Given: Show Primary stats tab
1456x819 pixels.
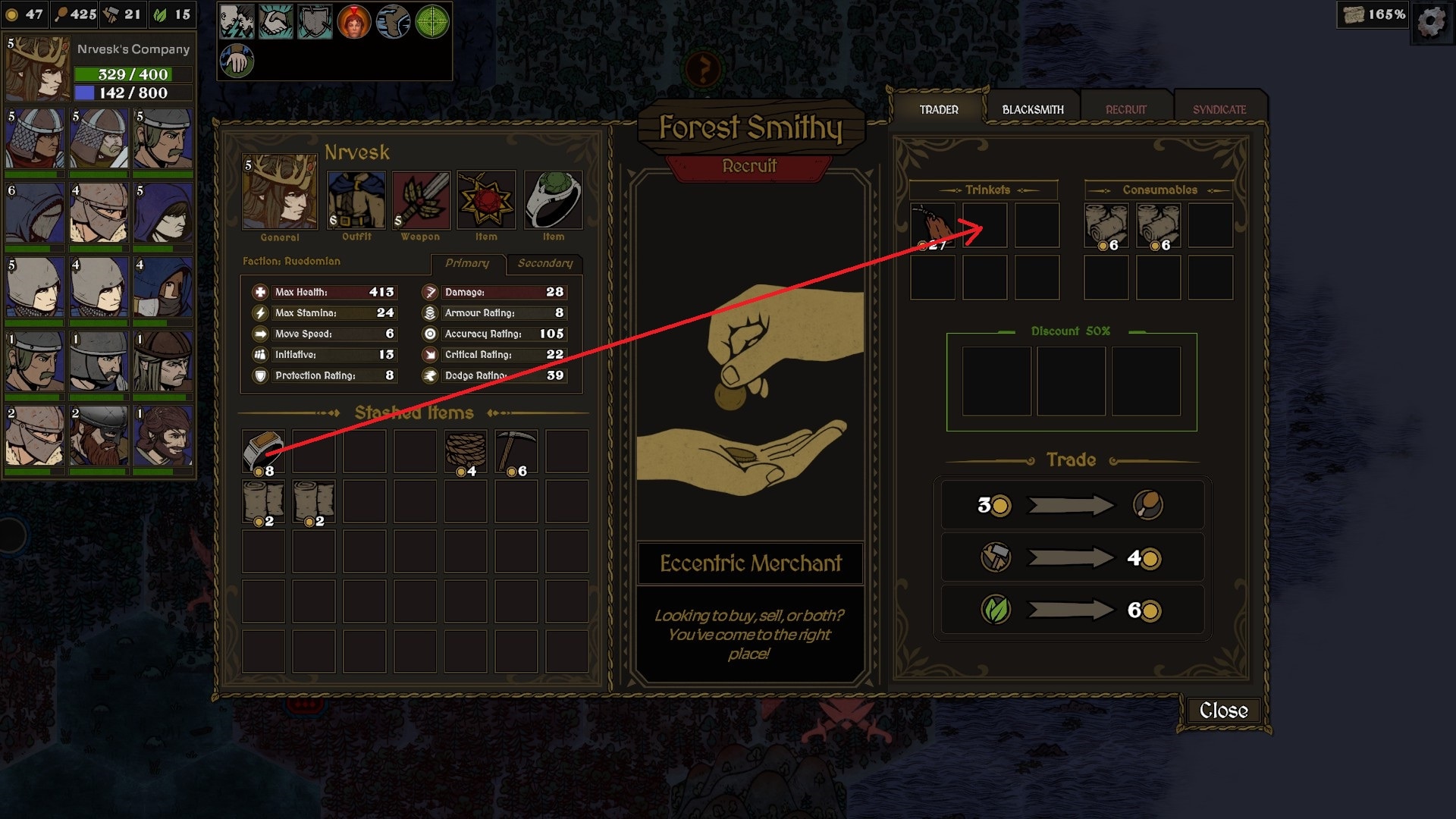Looking at the screenshot, I should click(466, 263).
